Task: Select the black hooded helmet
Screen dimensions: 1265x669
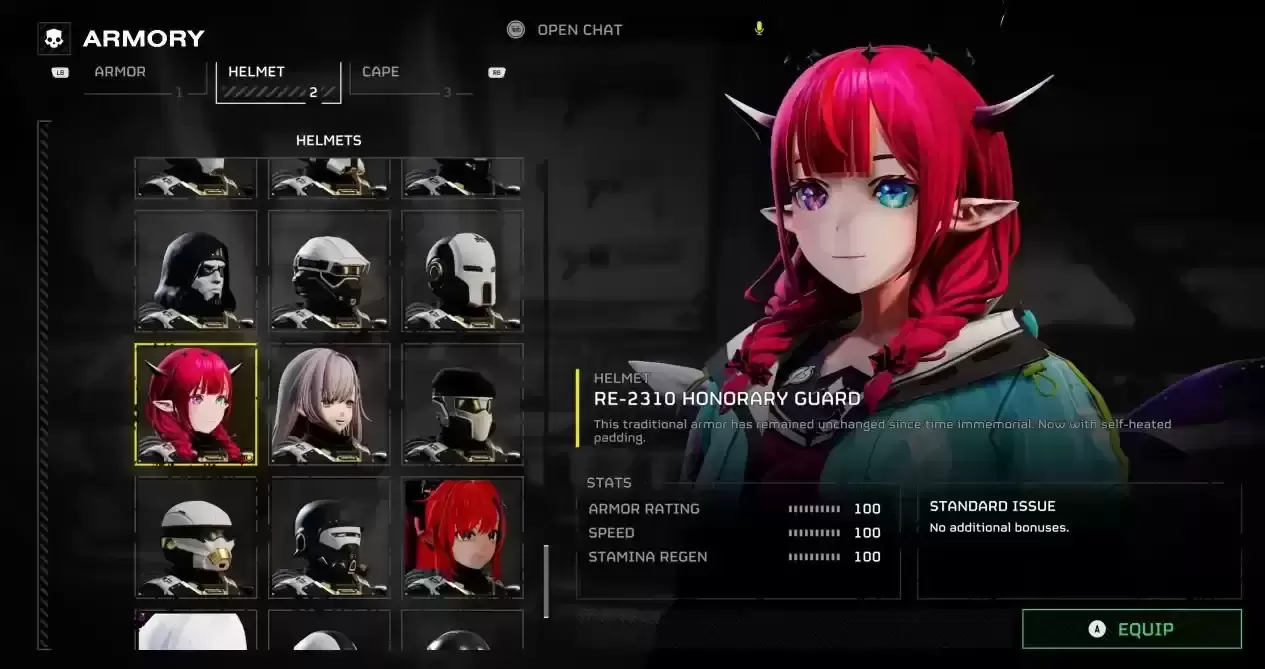Action: [x=196, y=270]
